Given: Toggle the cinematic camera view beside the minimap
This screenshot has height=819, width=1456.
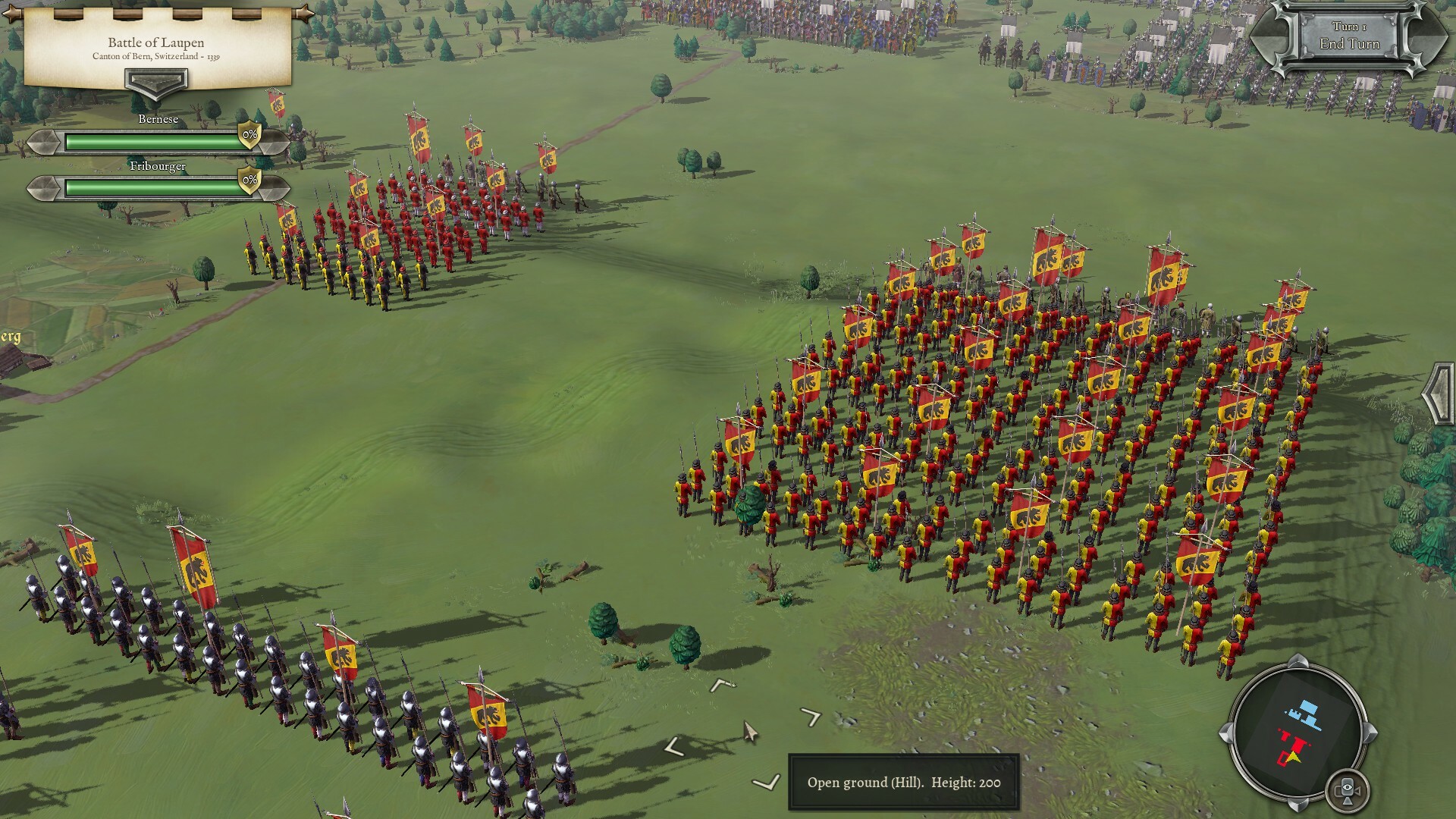Looking at the screenshot, I should click(x=1348, y=789).
